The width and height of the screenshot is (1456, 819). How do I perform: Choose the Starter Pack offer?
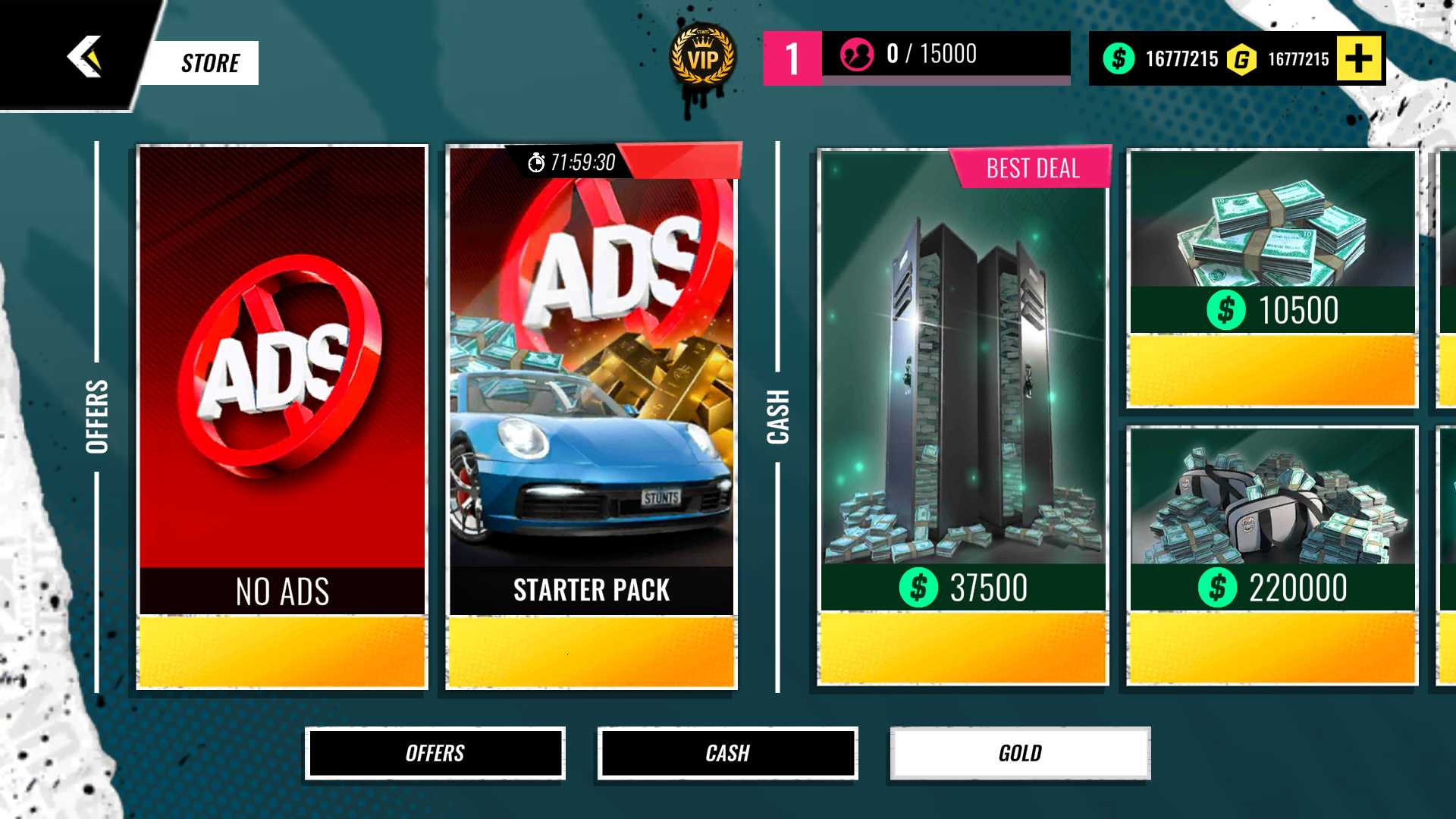point(591,417)
